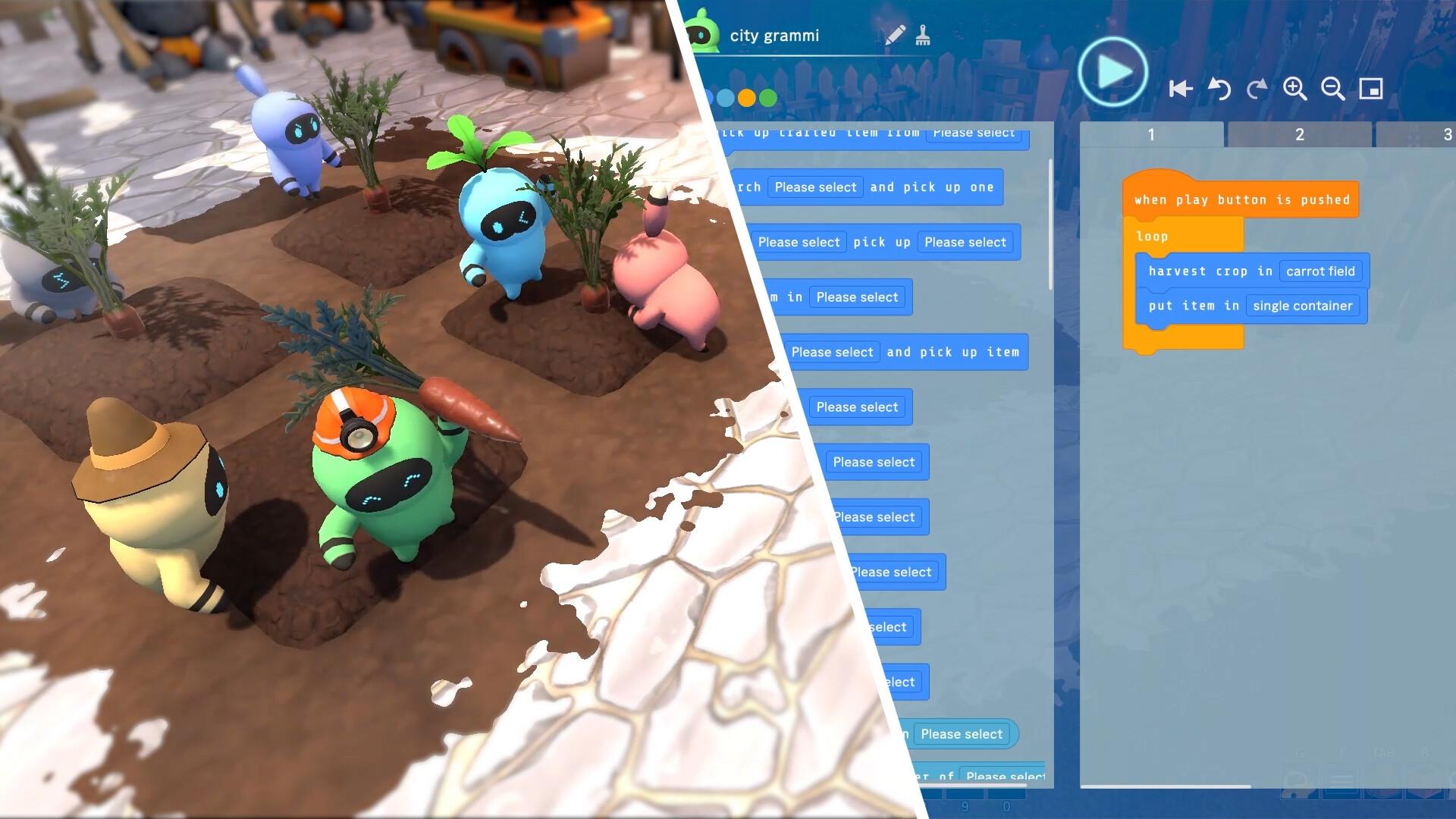Select program tab 1
The image size is (1456, 819).
[x=1150, y=135]
